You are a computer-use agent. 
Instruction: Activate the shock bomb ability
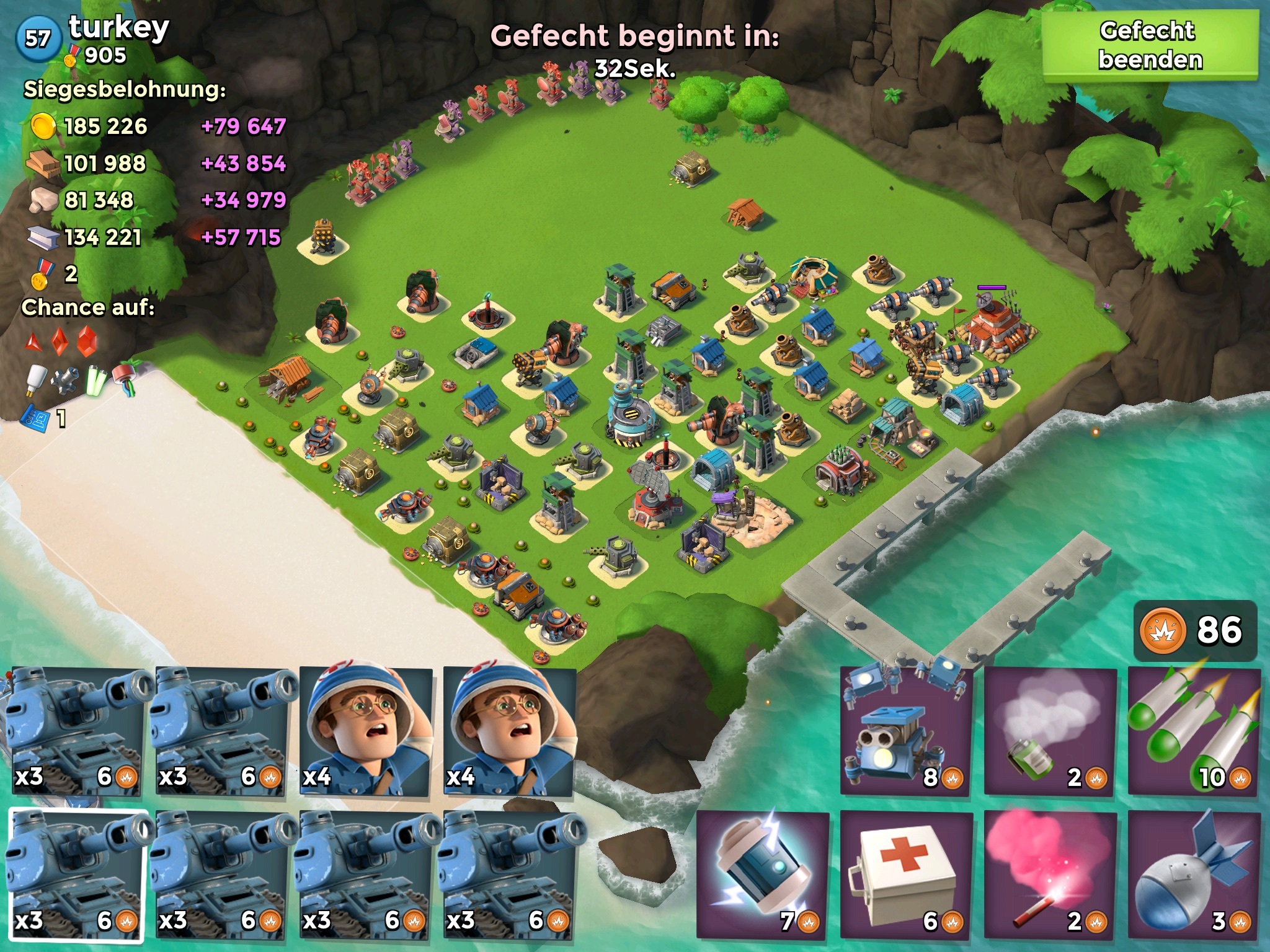point(763,874)
